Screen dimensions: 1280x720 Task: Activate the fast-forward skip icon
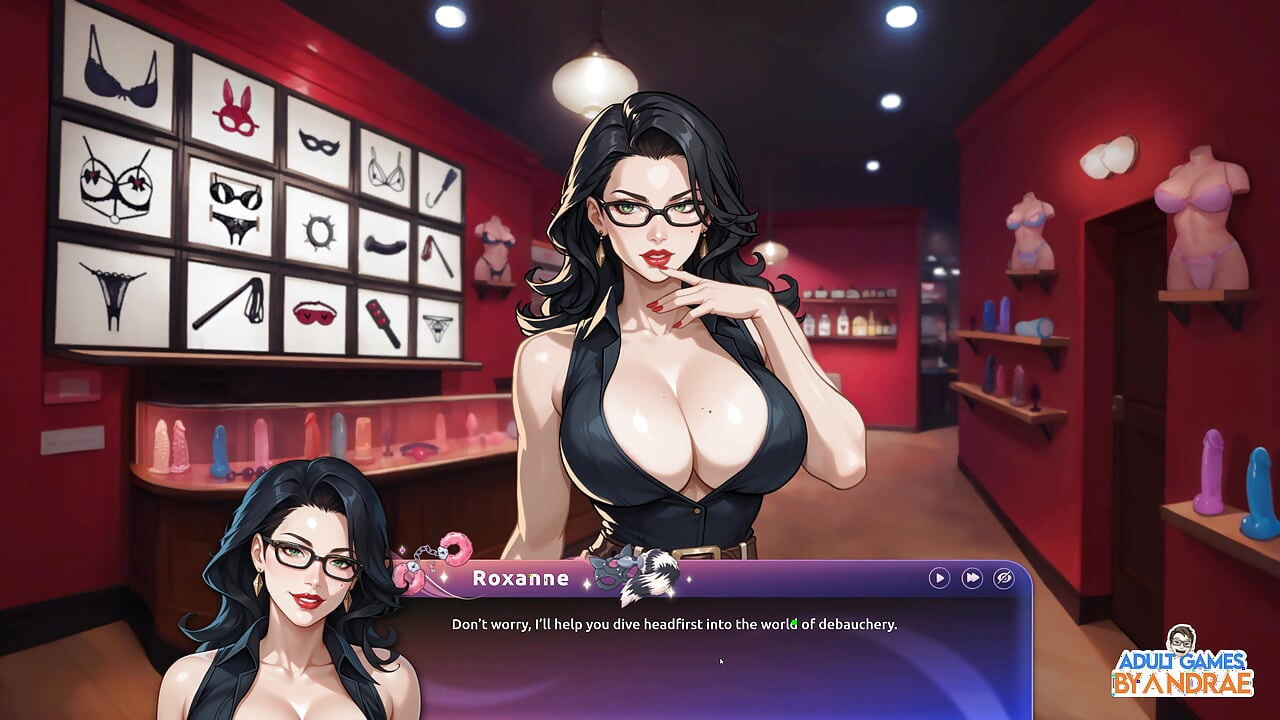pyautogui.click(x=971, y=578)
